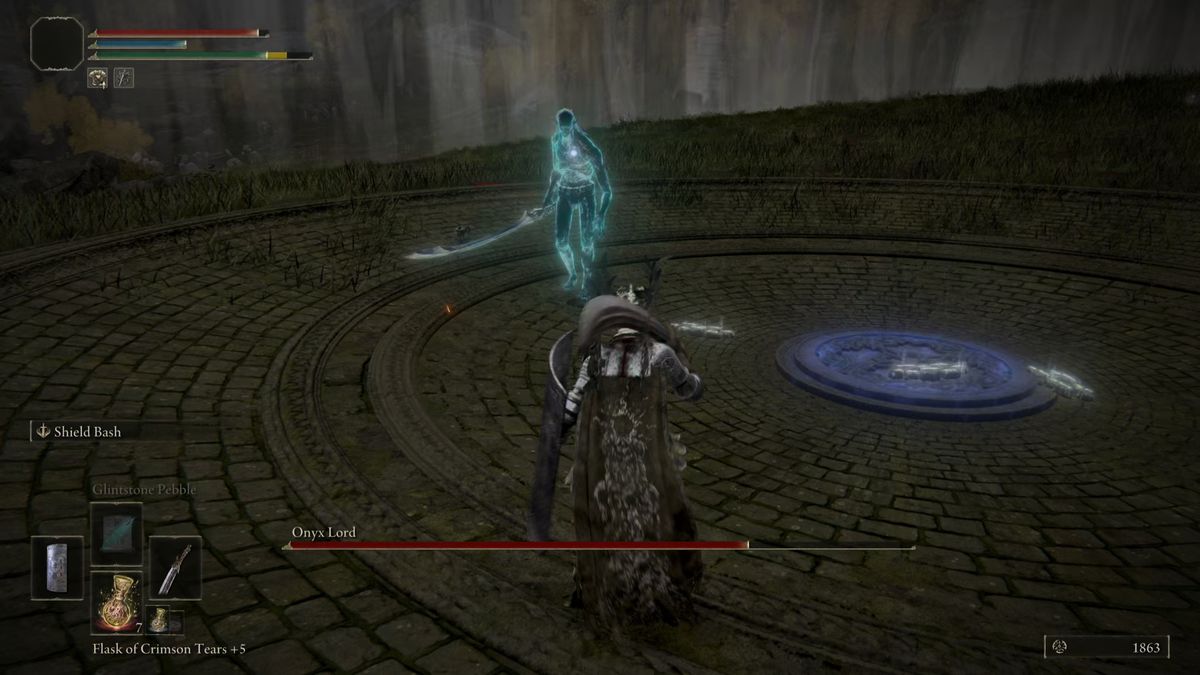Click the armor buff status icon
1200x675 pixels.
pyautogui.click(x=98, y=77)
